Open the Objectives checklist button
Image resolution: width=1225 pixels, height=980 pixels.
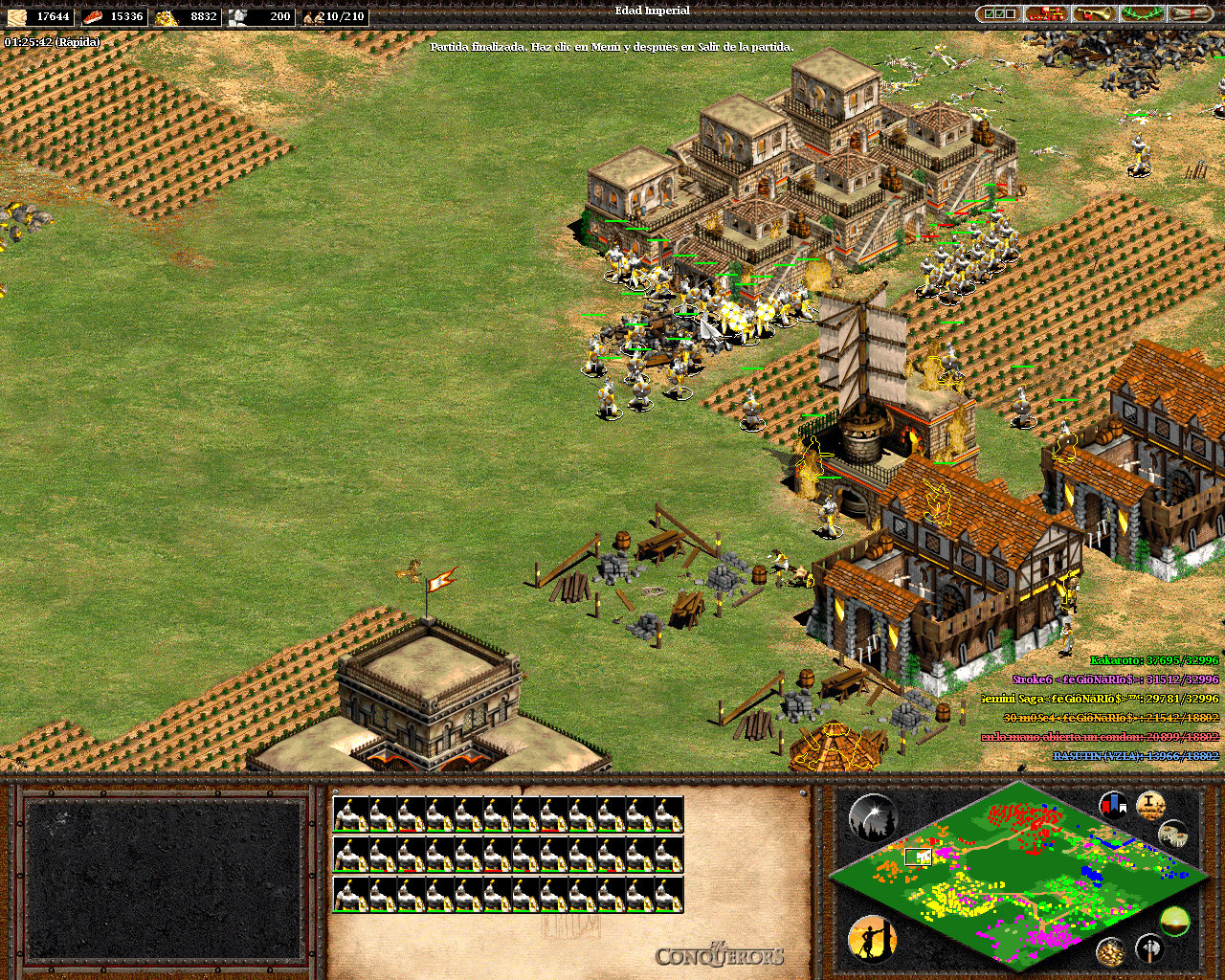pyautogui.click(x=999, y=14)
